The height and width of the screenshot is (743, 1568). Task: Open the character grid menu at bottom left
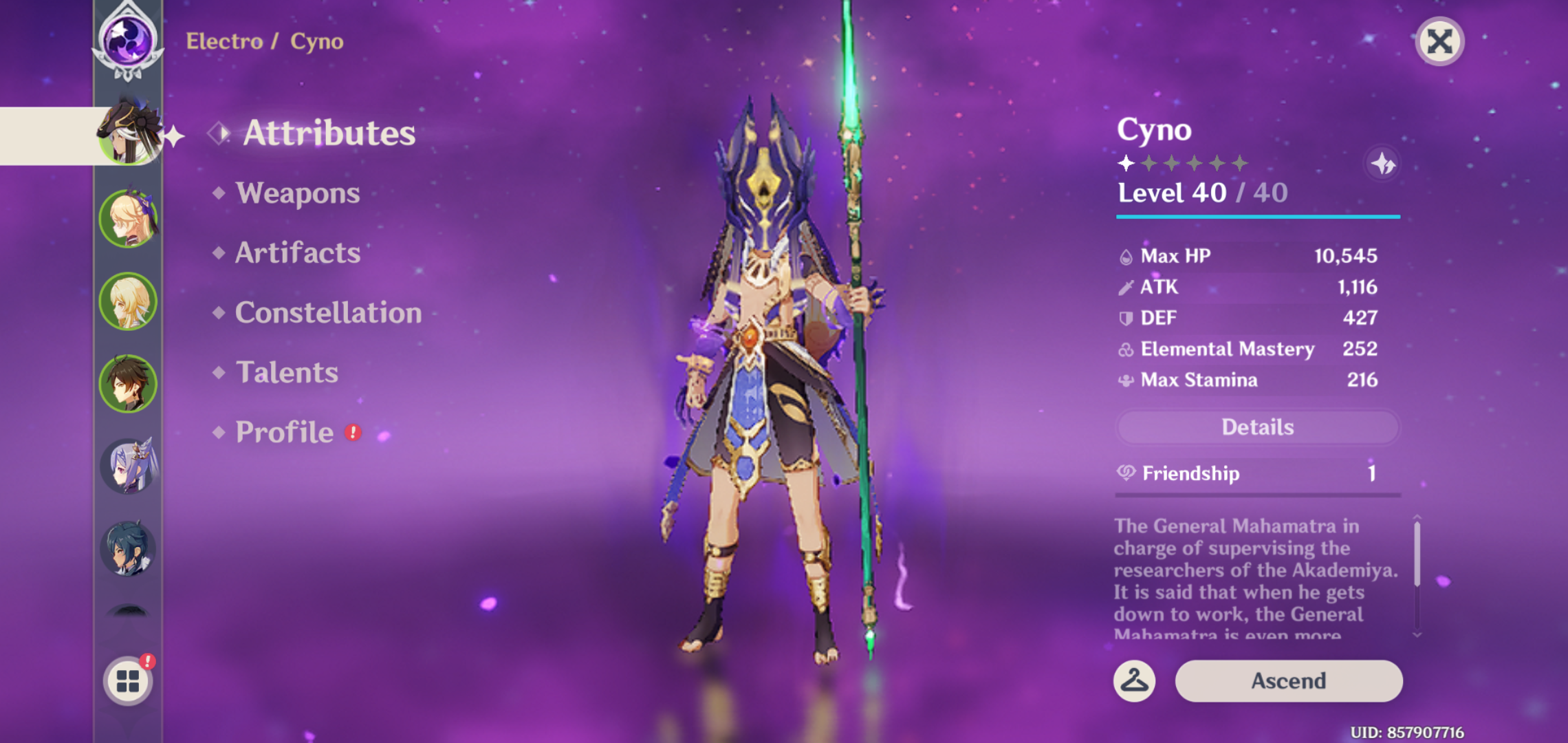pos(128,681)
